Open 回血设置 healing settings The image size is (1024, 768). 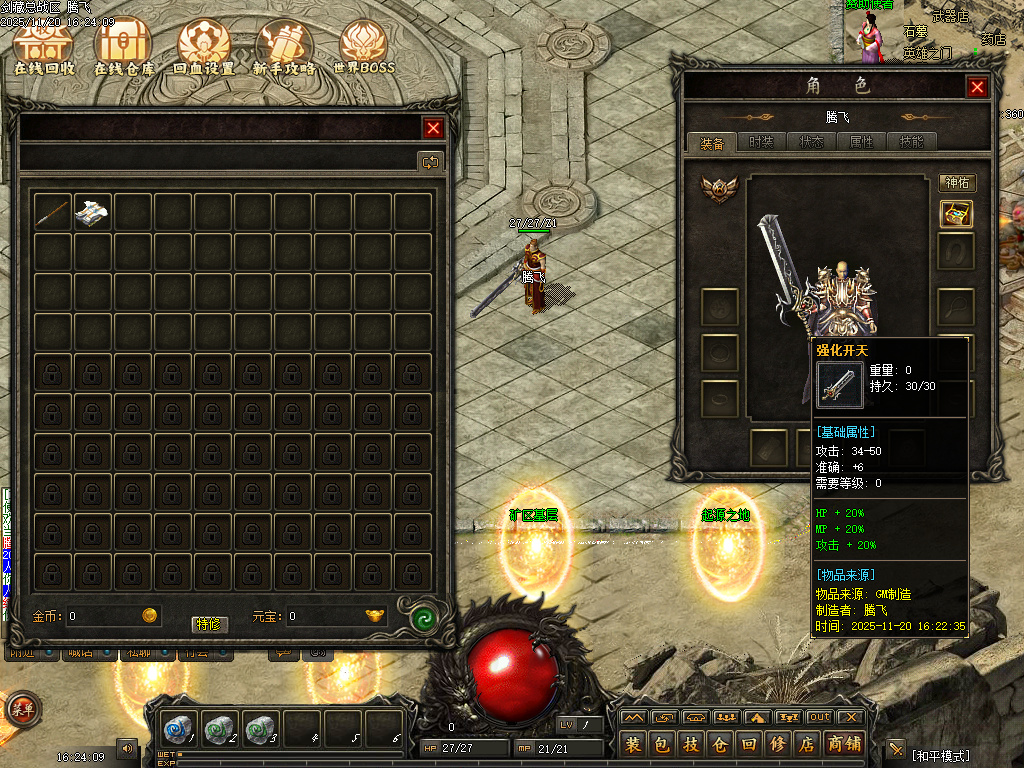[204, 48]
